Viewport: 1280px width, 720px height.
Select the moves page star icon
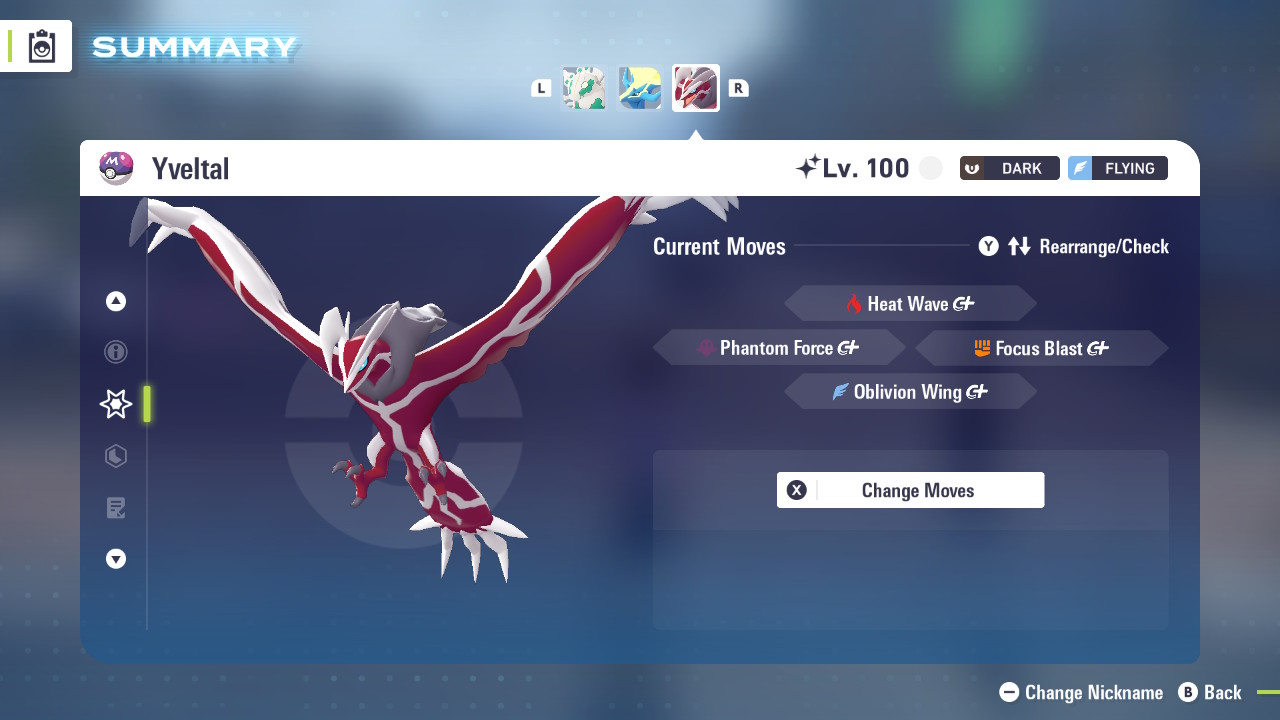[116, 404]
